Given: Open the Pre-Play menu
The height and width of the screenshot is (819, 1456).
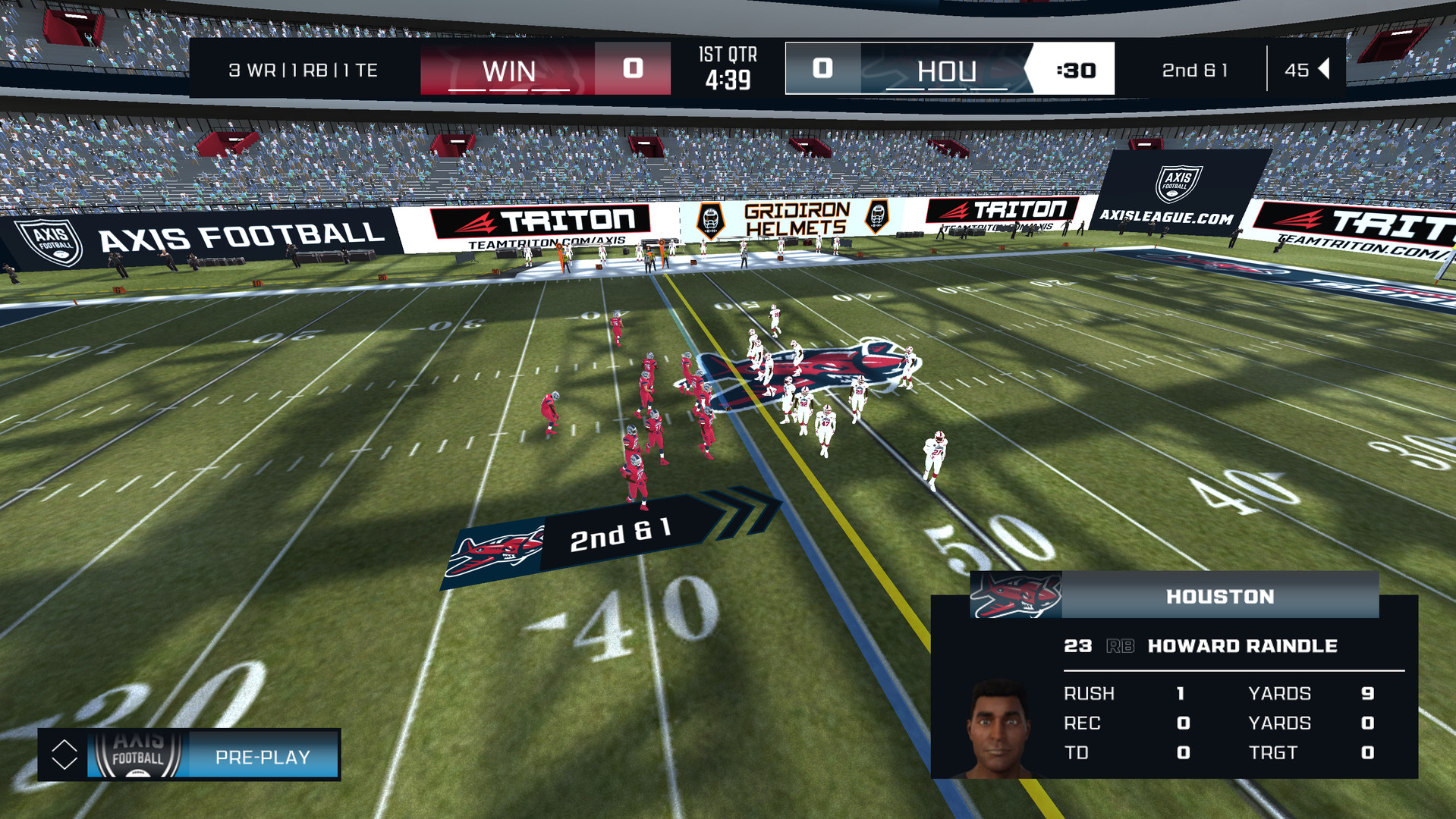Looking at the screenshot, I should pyautogui.click(x=262, y=756).
